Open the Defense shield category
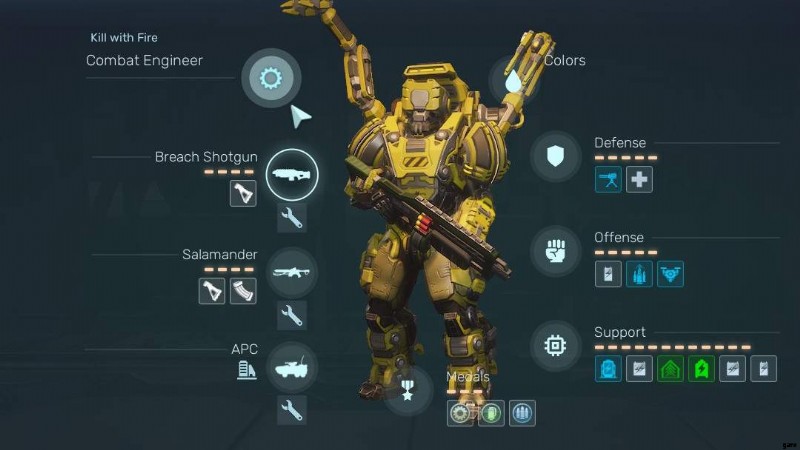Image resolution: width=800 pixels, height=450 pixels. point(555,156)
